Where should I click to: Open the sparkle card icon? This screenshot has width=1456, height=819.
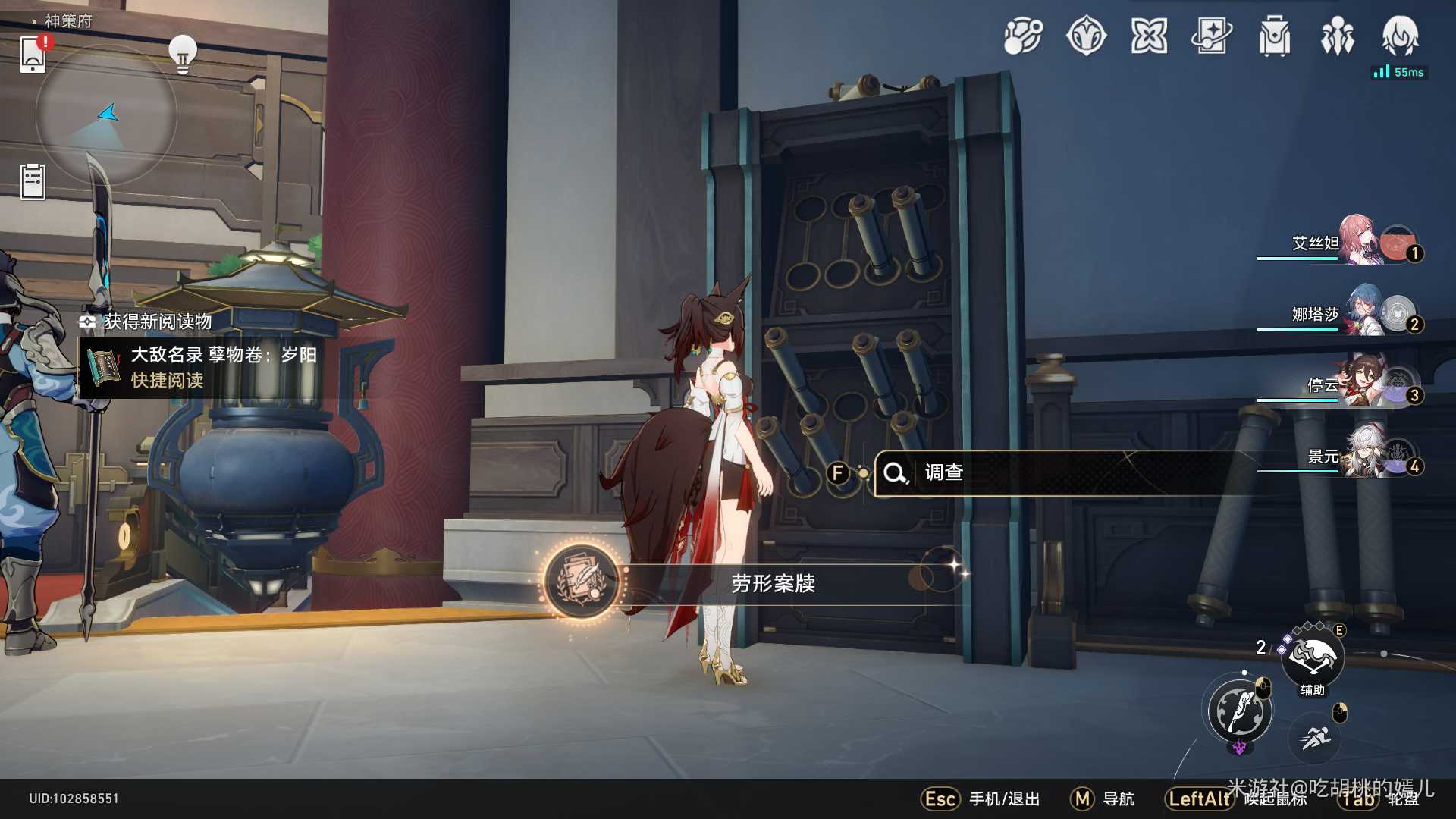[1212, 36]
